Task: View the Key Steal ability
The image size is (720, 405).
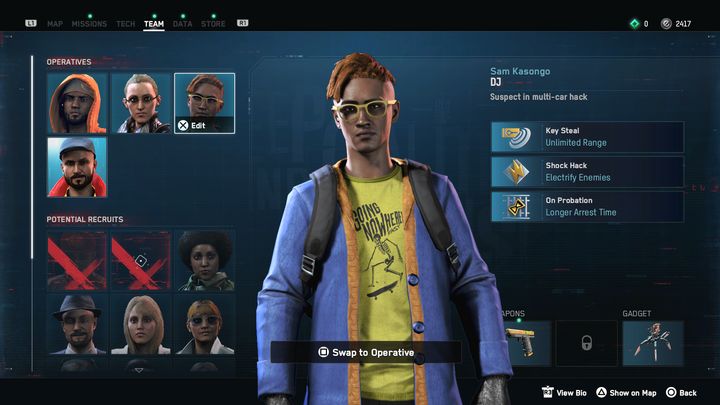Action: click(587, 137)
